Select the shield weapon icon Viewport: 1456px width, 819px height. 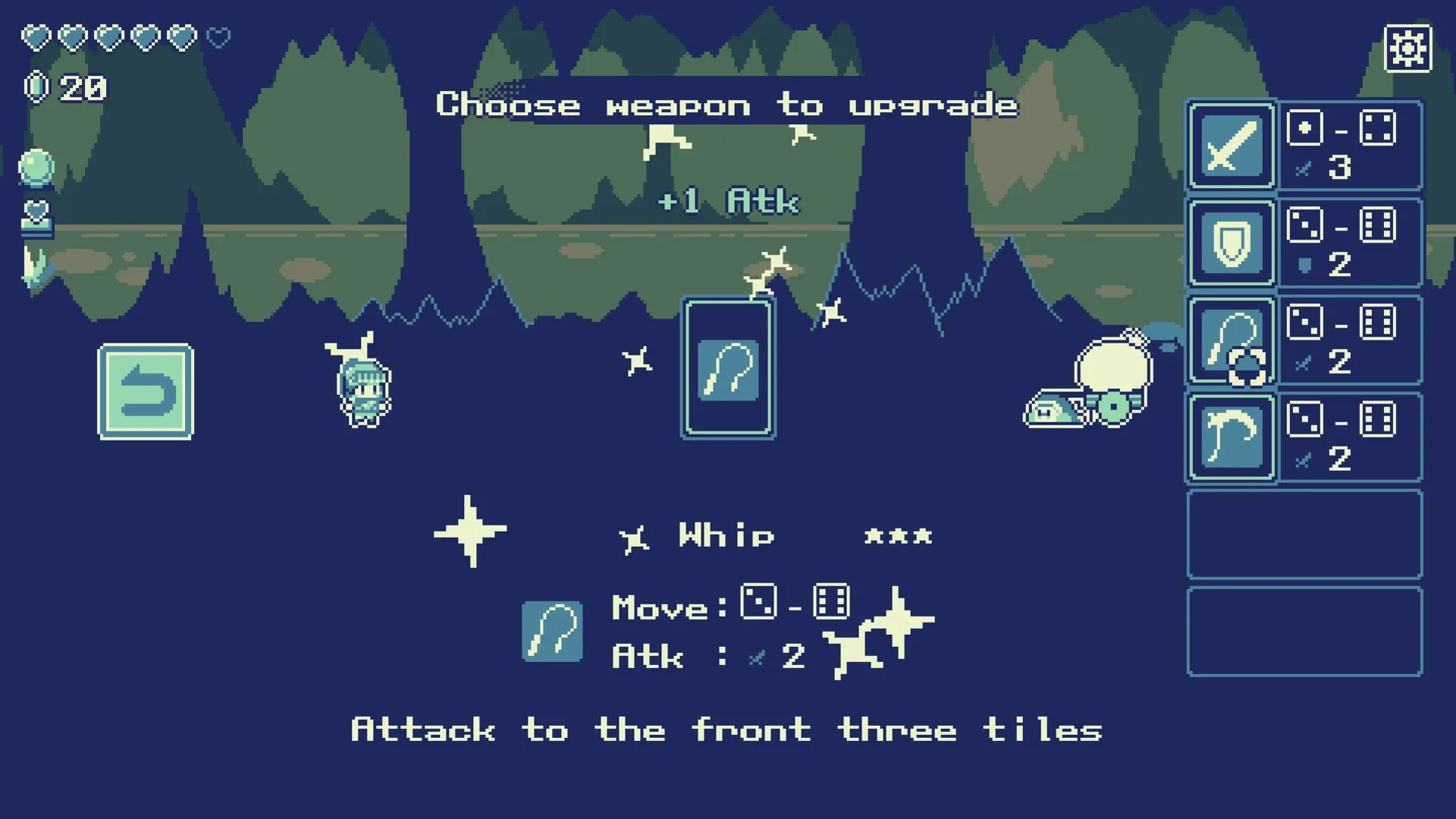coord(1230,243)
